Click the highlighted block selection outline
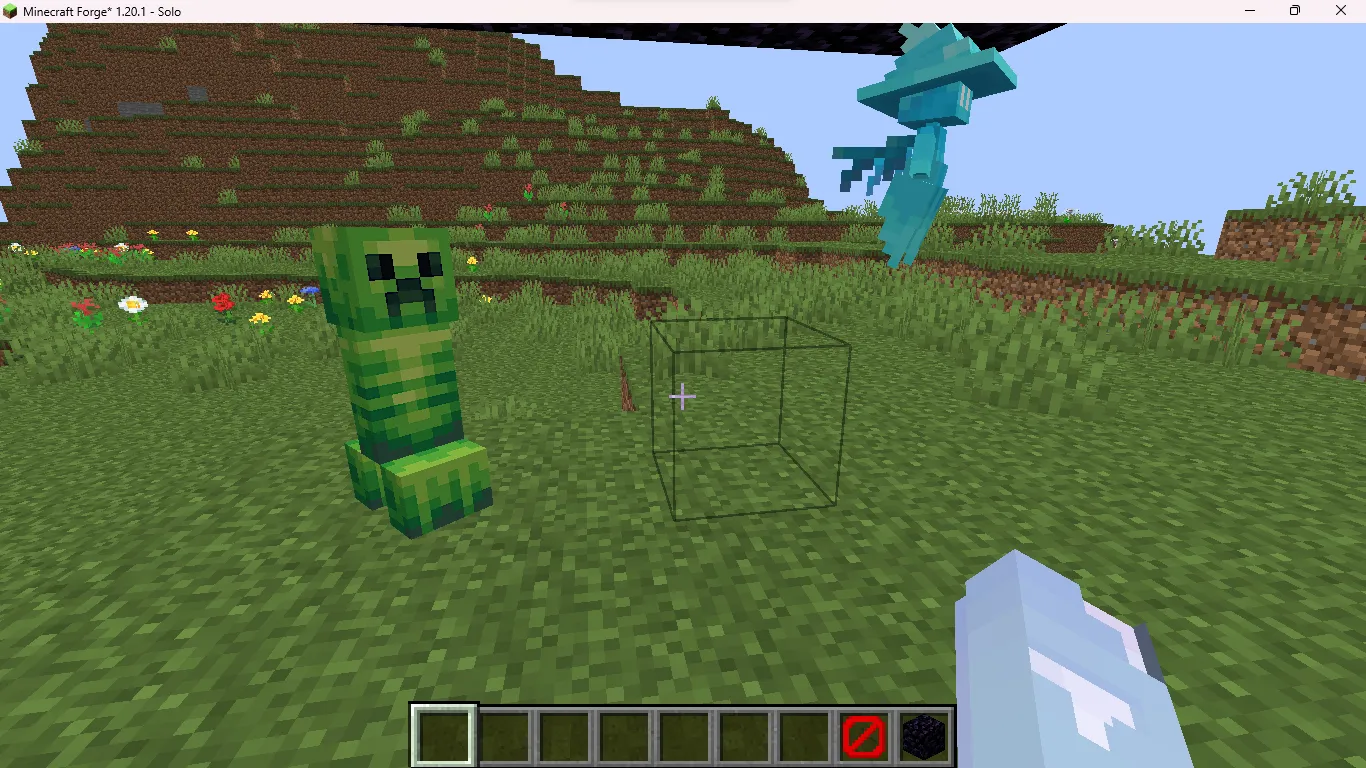 point(749,418)
